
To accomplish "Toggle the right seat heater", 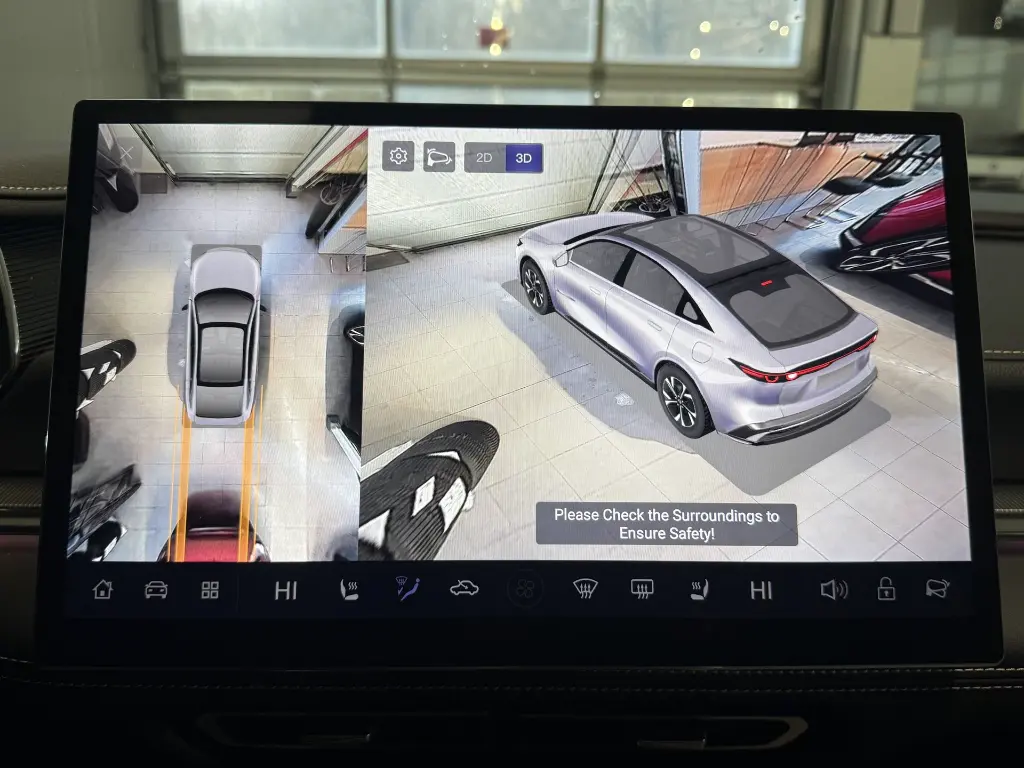I will [700, 589].
